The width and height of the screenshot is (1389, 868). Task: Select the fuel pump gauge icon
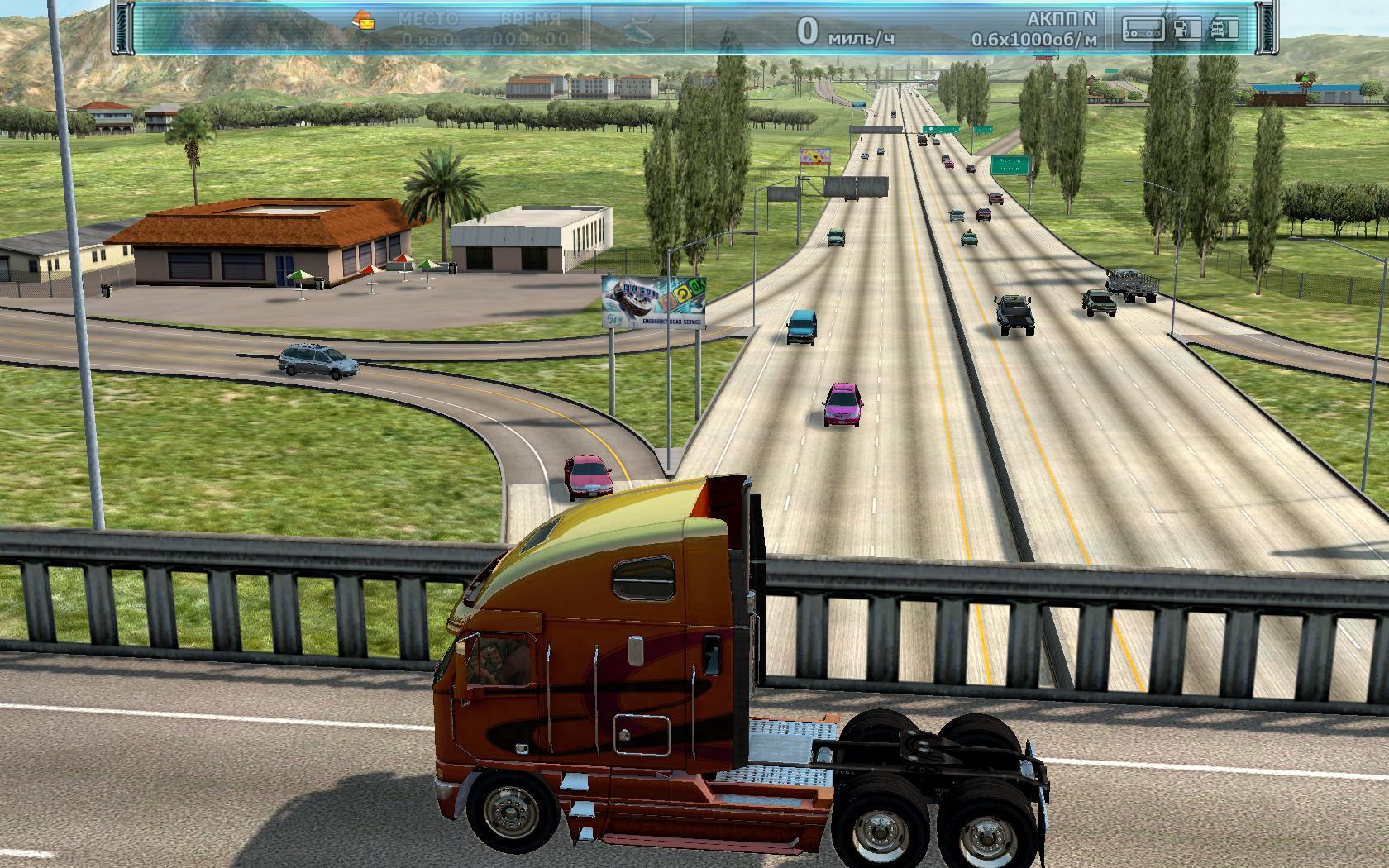click(1187, 29)
